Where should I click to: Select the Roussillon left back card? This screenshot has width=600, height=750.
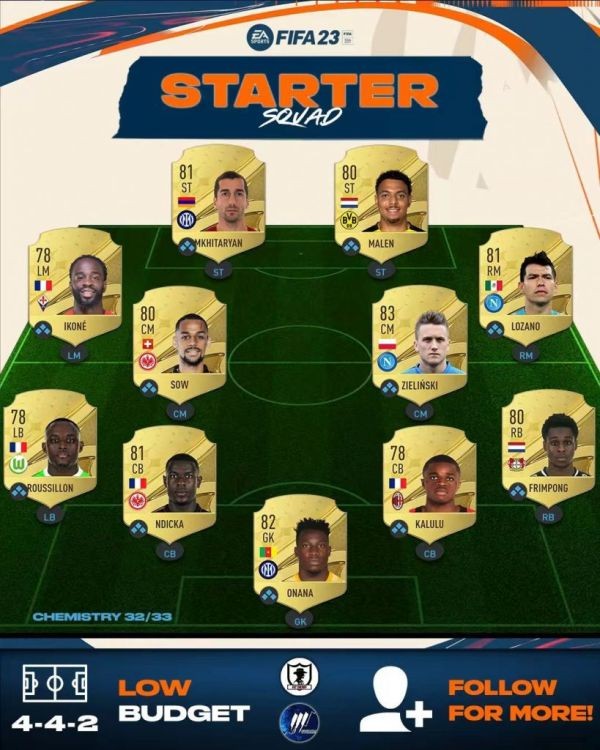50,447
